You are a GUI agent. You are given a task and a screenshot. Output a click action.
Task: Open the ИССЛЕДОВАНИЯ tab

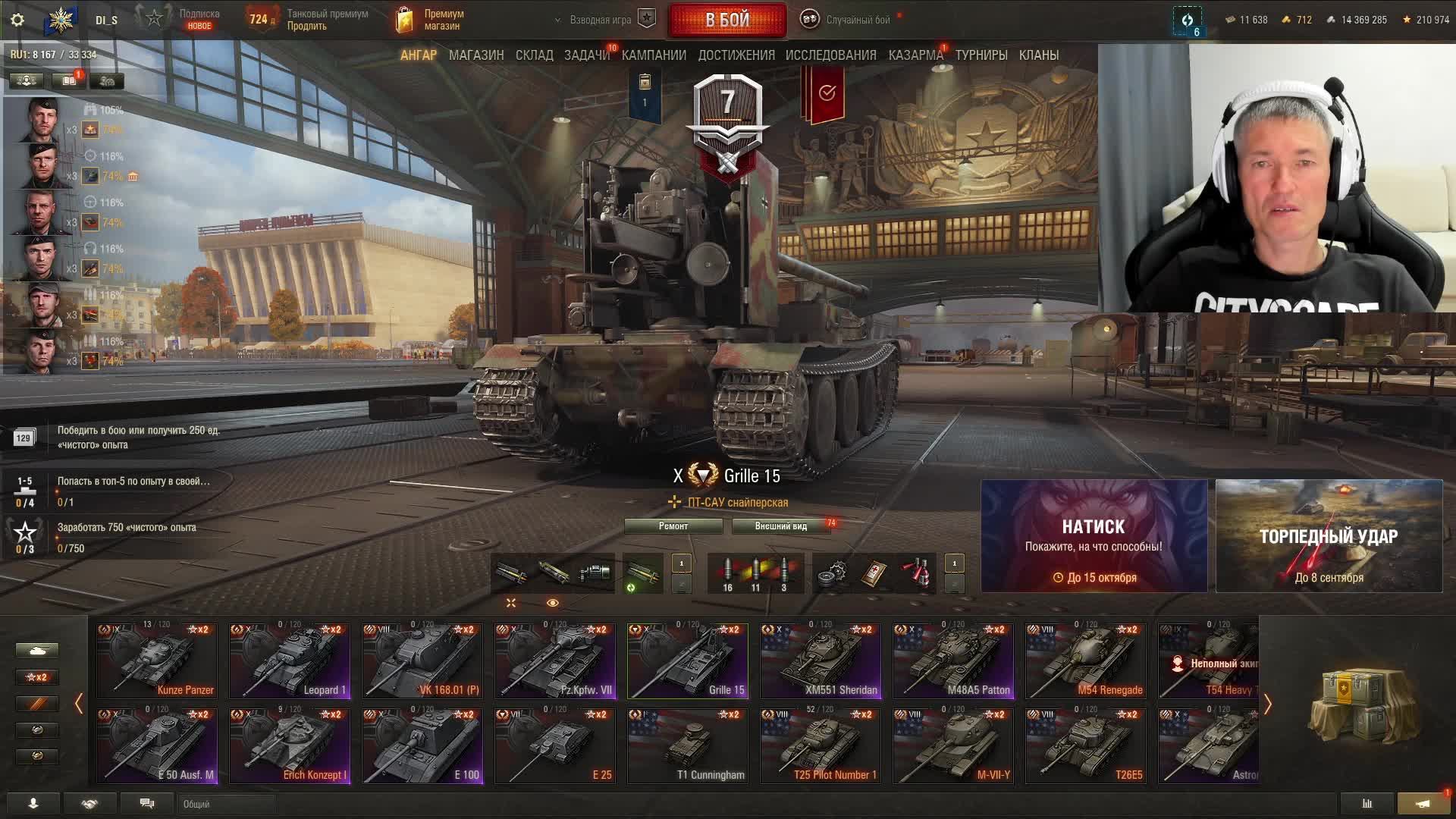pyautogui.click(x=830, y=55)
